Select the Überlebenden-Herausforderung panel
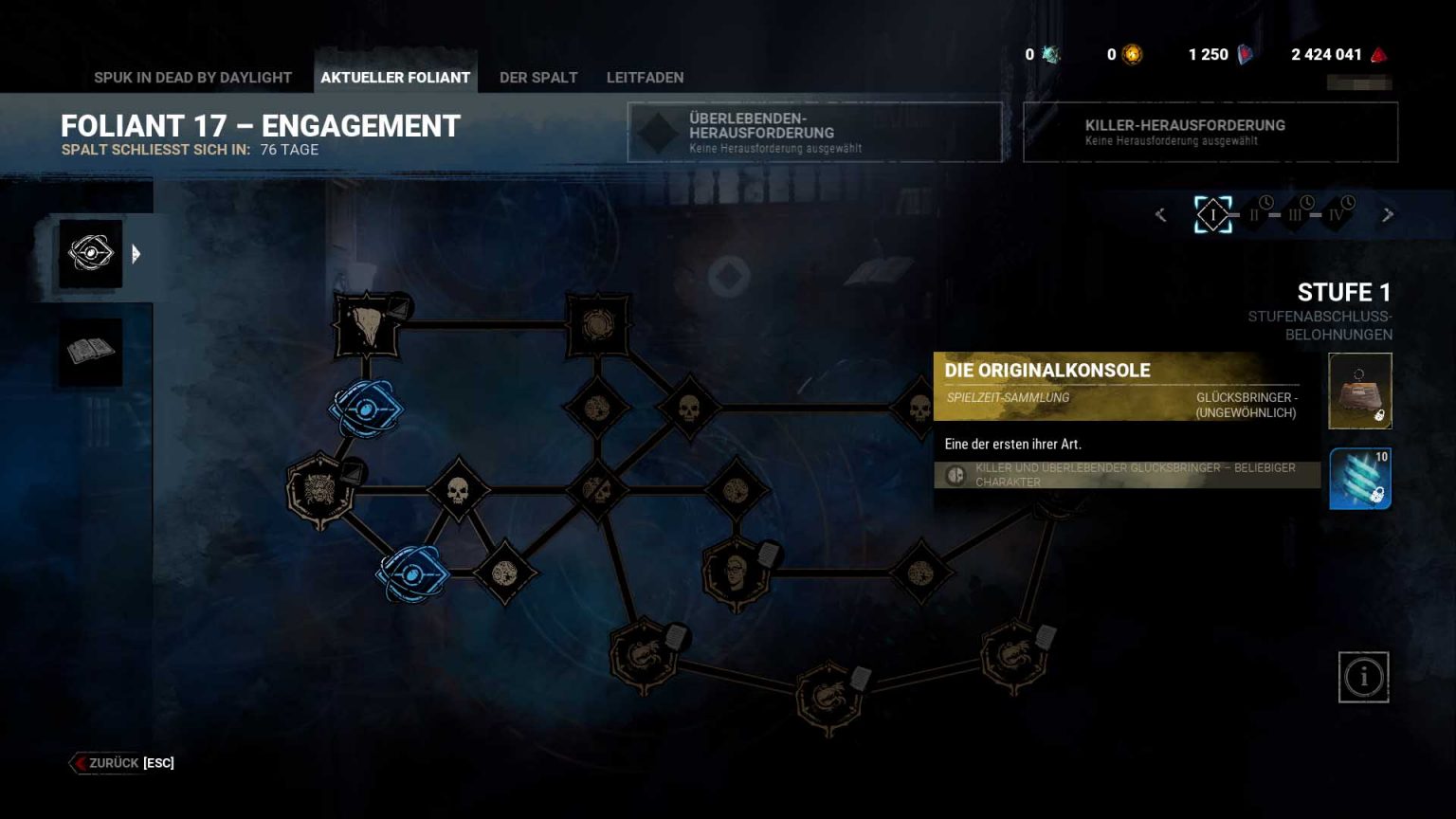The image size is (1456, 819). tap(814, 133)
